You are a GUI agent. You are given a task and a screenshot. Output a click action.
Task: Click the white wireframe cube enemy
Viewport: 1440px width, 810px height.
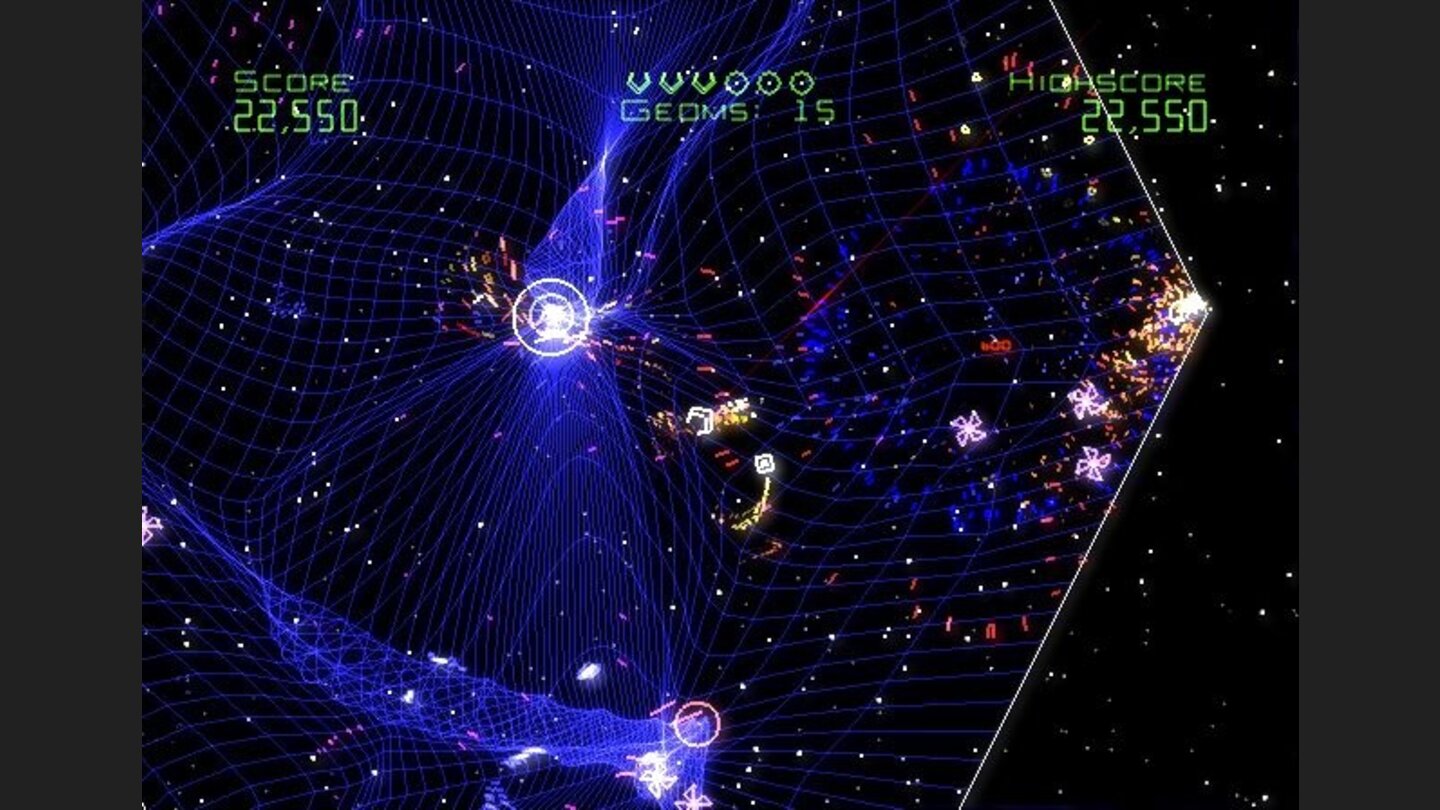pyautogui.click(x=698, y=419)
